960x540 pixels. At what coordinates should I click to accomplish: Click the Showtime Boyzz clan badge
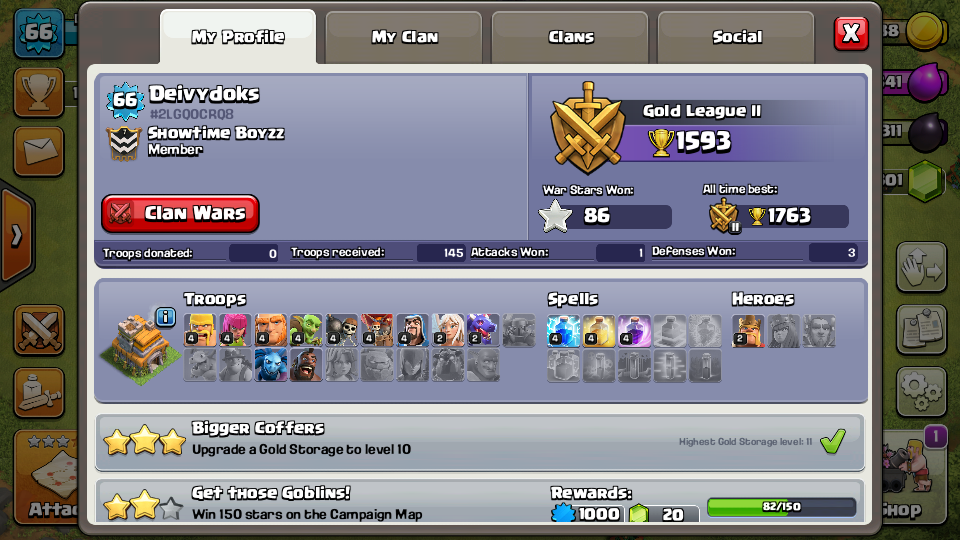coord(124,142)
